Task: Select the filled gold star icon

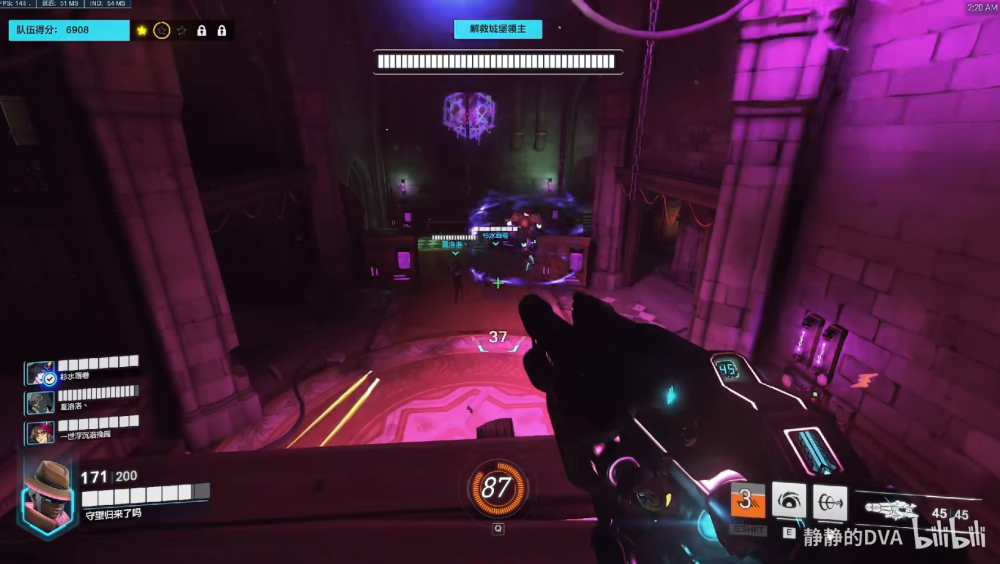Action: tap(142, 31)
